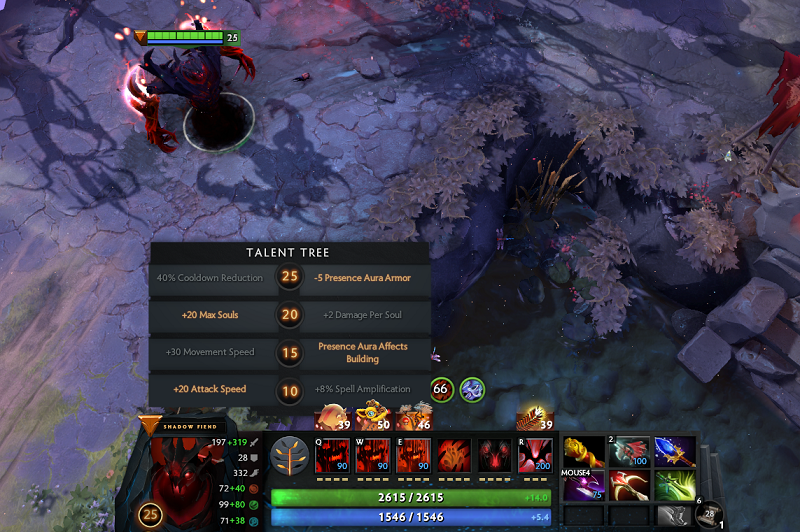Pick the +20 Attack Speed talent
The height and width of the screenshot is (532, 800).
coord(210,389)
